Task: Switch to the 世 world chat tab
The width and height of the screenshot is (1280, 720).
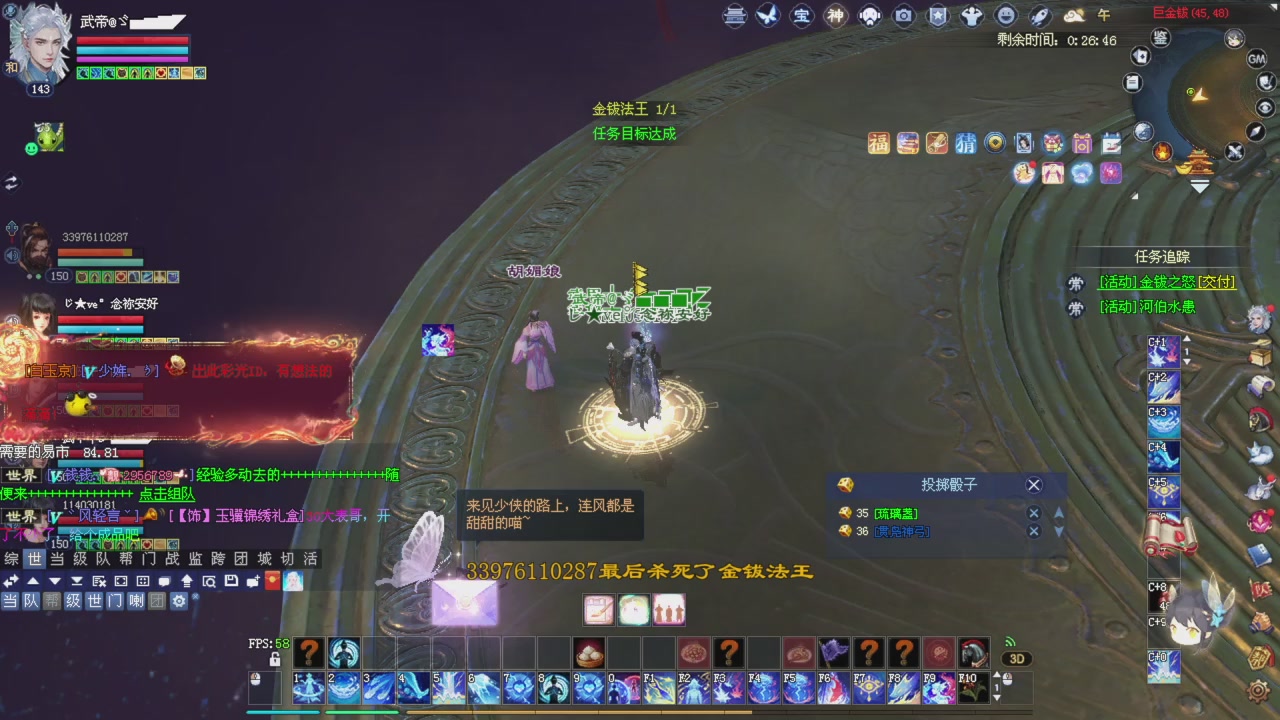Action: pyautogui.click(x=35, y=560)
